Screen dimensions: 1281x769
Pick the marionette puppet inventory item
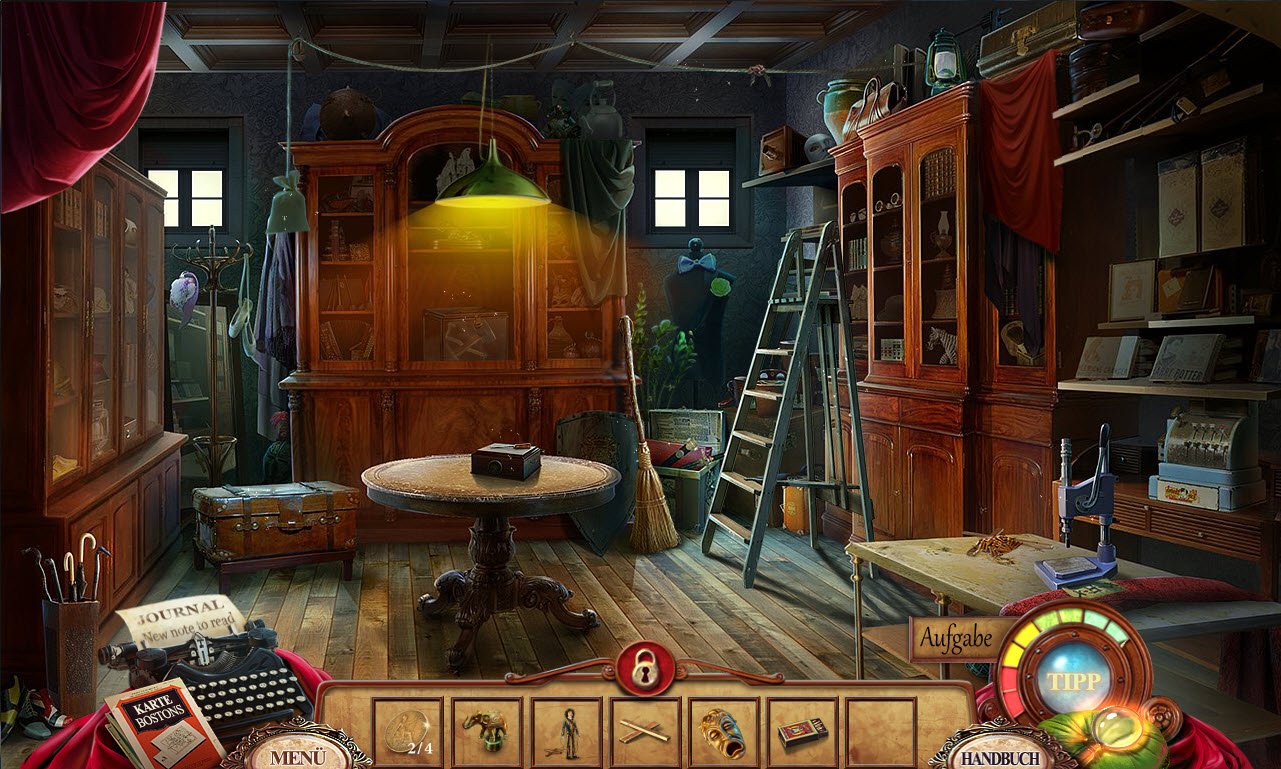(x=567, y=732)
